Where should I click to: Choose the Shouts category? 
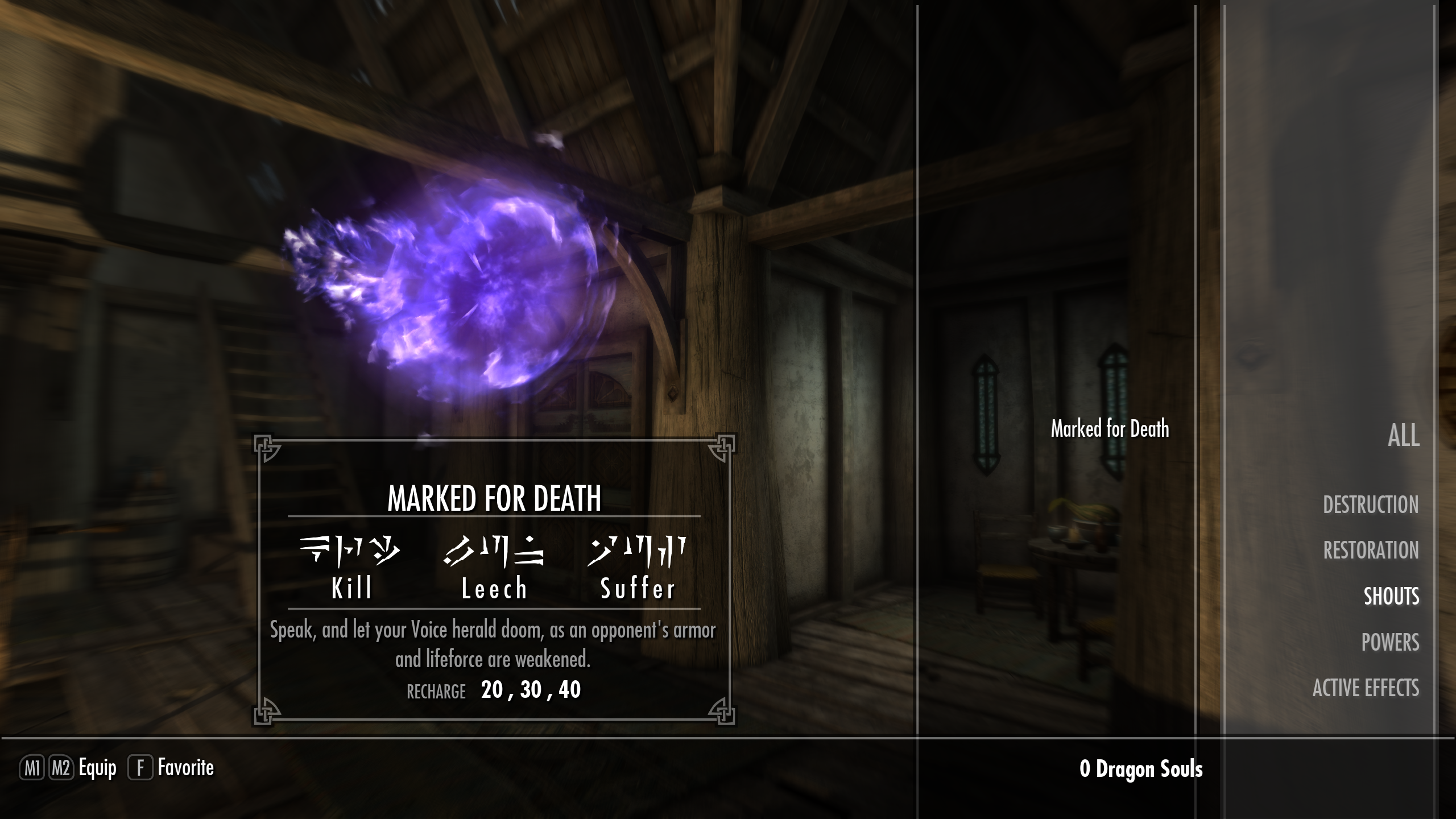click(x=1391, y=596)
